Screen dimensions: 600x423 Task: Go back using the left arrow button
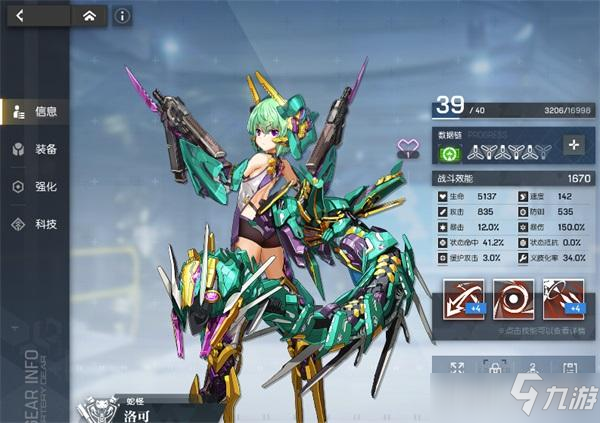pyautogui.click(x=21, y=15)
